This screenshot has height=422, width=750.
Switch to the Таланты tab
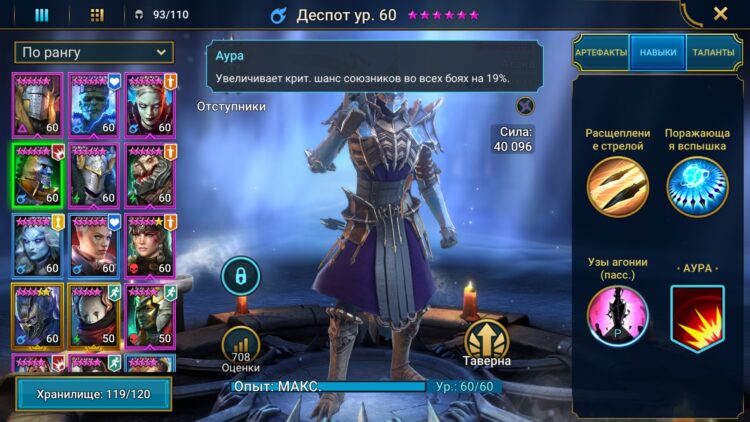(x=713, y=53)
